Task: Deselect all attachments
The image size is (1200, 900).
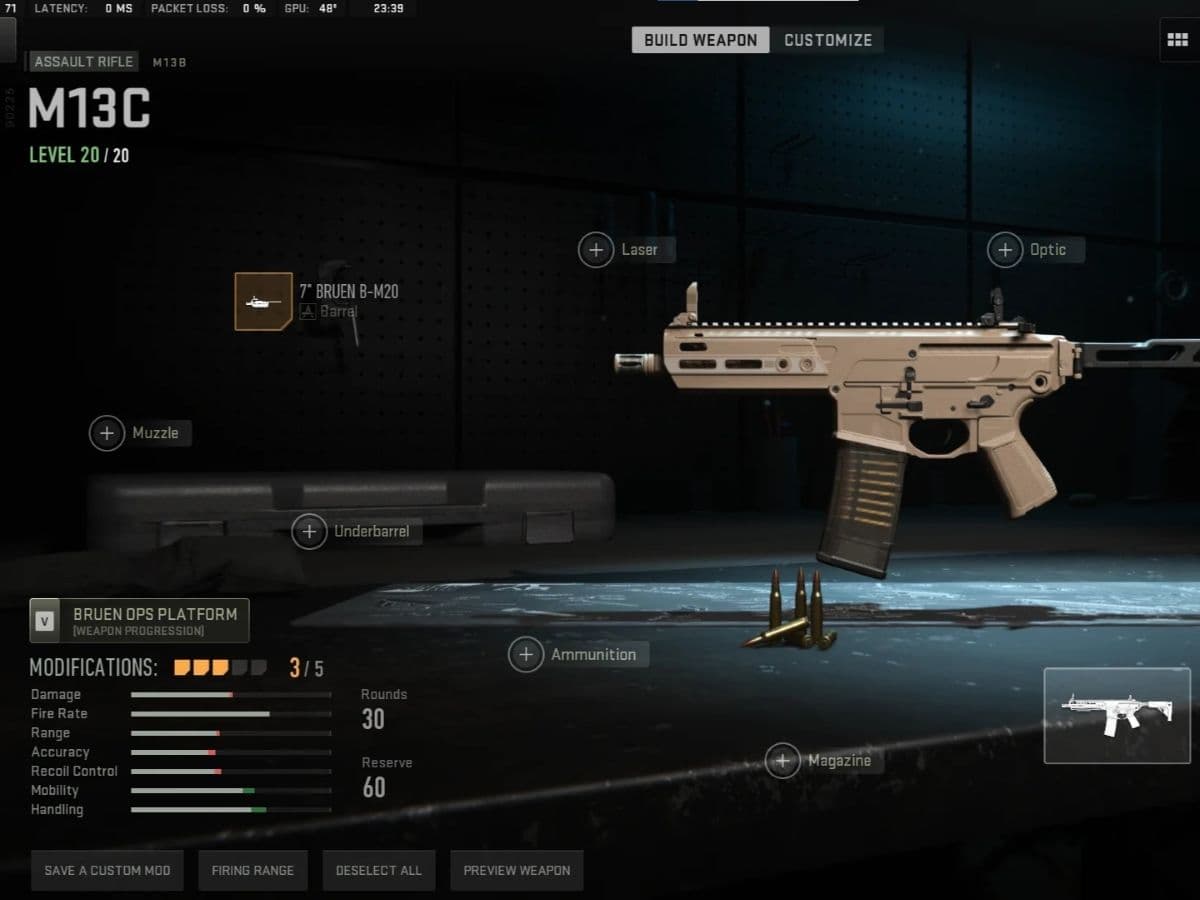Action: (x=379, y=870)
